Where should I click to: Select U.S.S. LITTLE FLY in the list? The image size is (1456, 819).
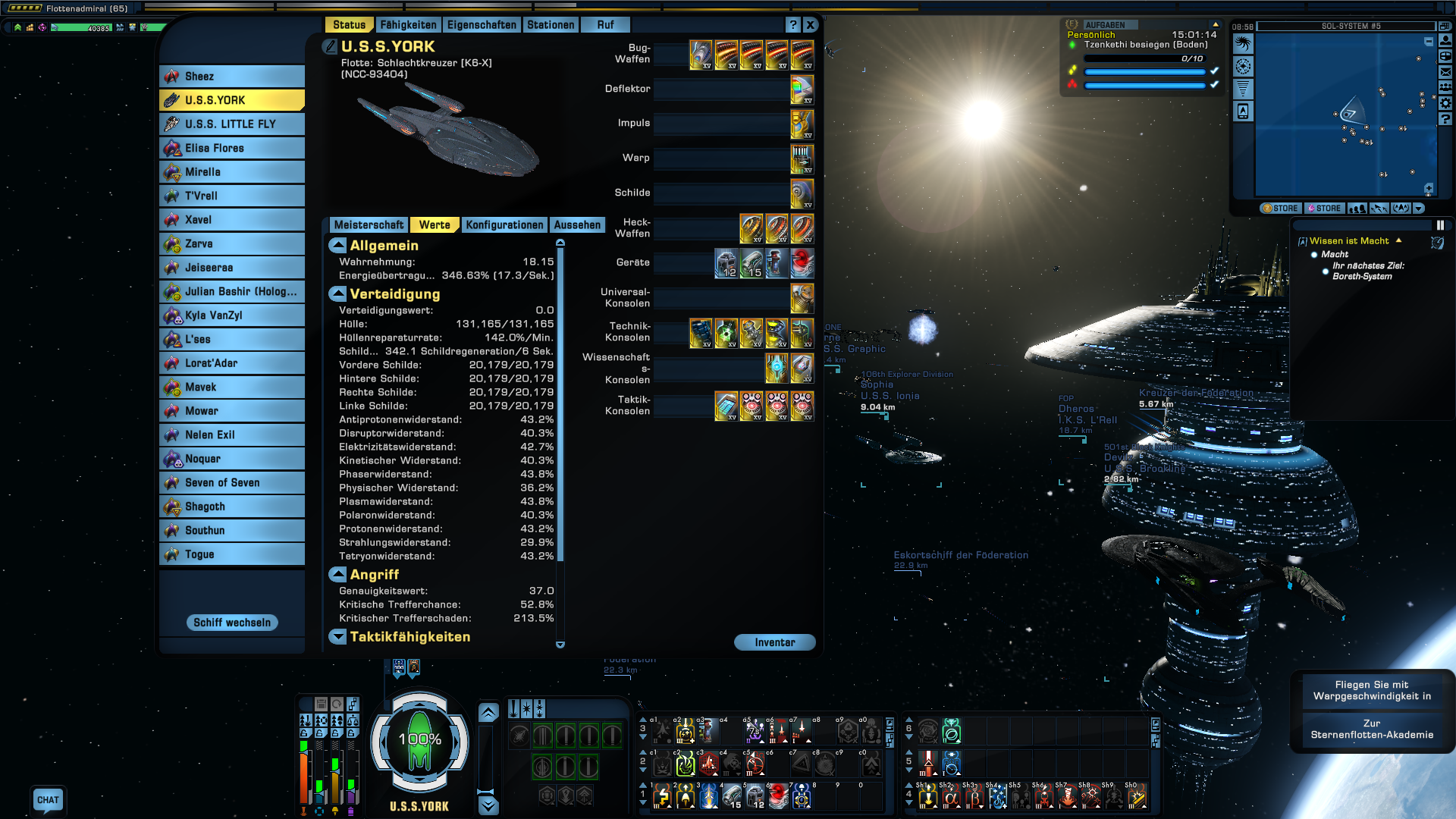click(x=232, y=124)
